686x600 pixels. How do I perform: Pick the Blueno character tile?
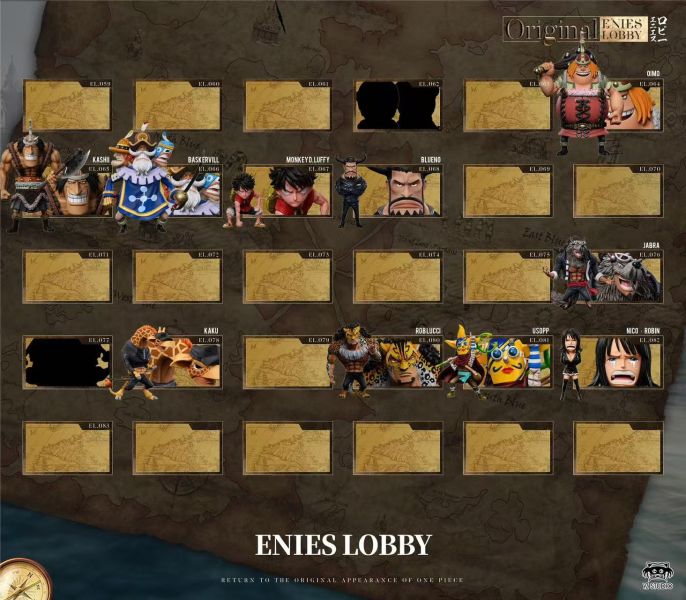[397, 191]
